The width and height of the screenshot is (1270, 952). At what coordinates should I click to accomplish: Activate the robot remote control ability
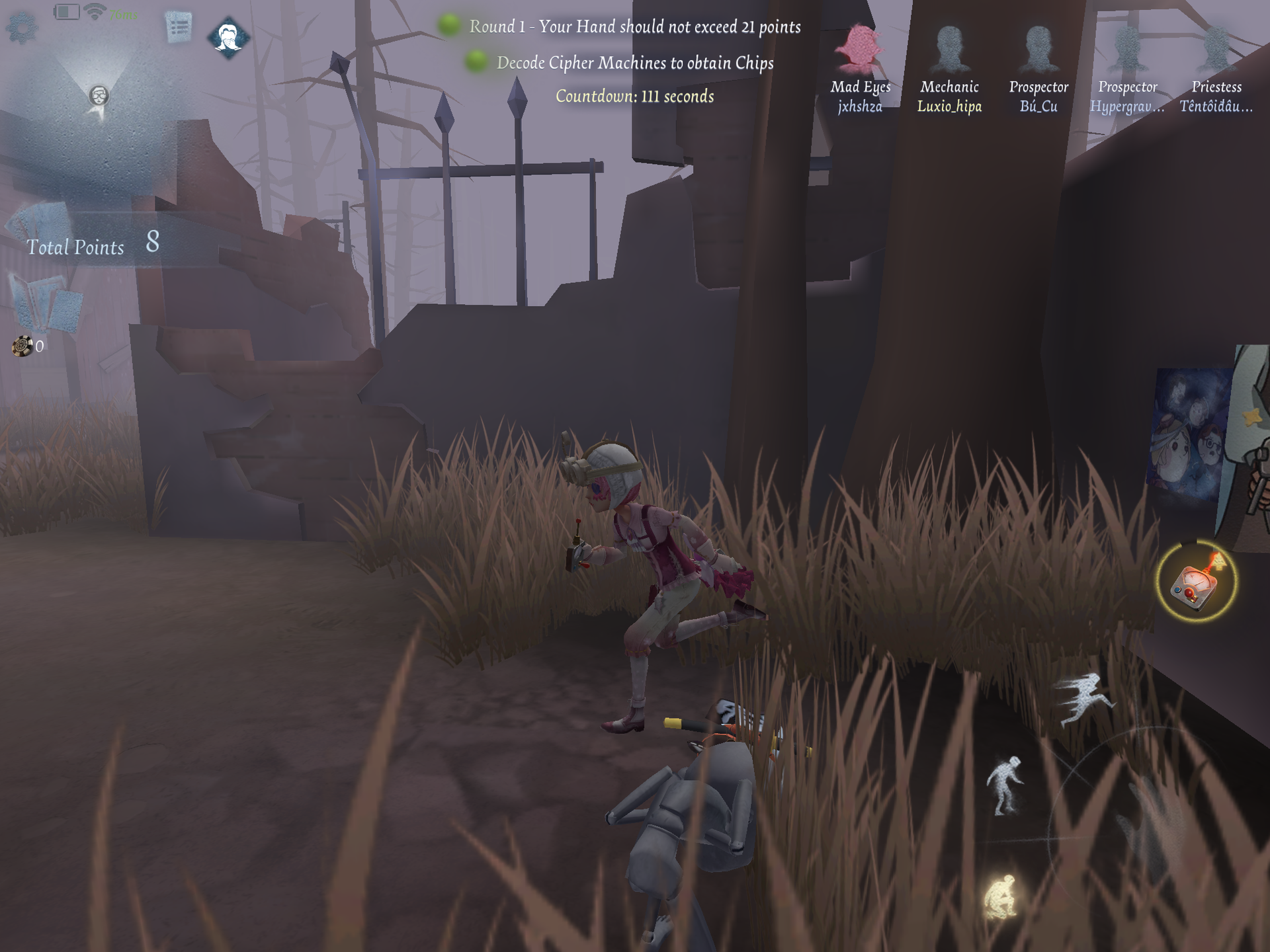[x=1196, y=582]
